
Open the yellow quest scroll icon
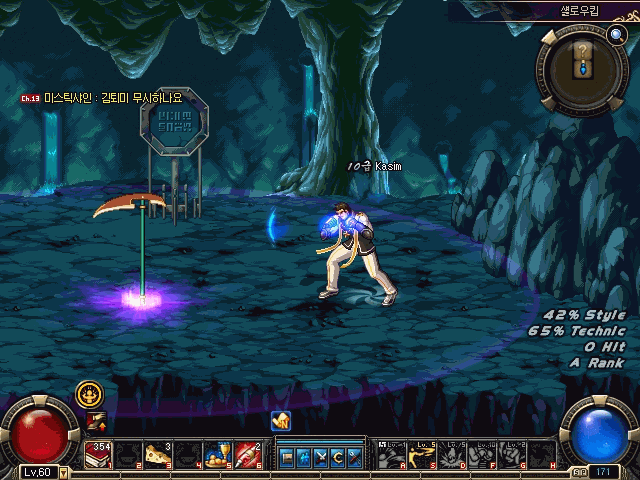281,421
